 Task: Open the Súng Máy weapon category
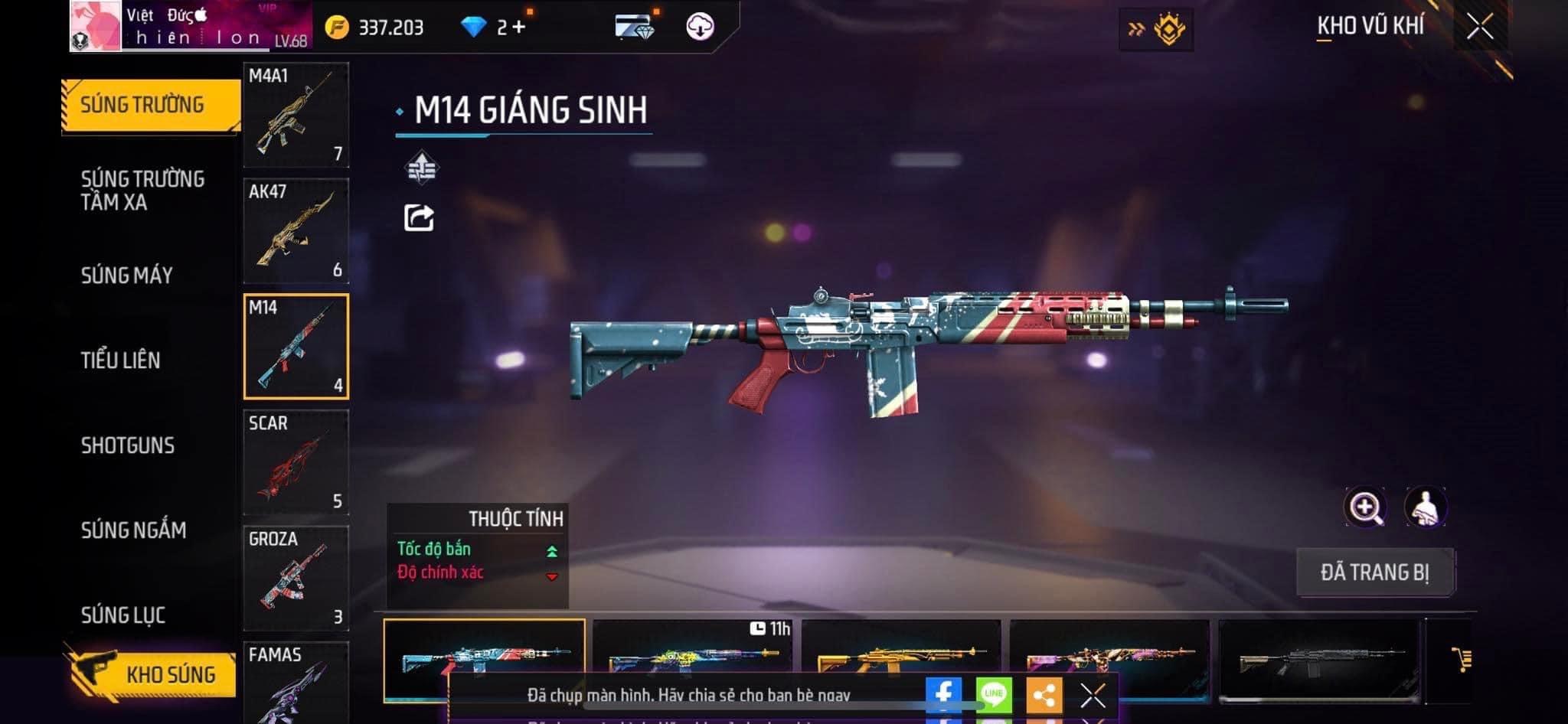[127, 276]
